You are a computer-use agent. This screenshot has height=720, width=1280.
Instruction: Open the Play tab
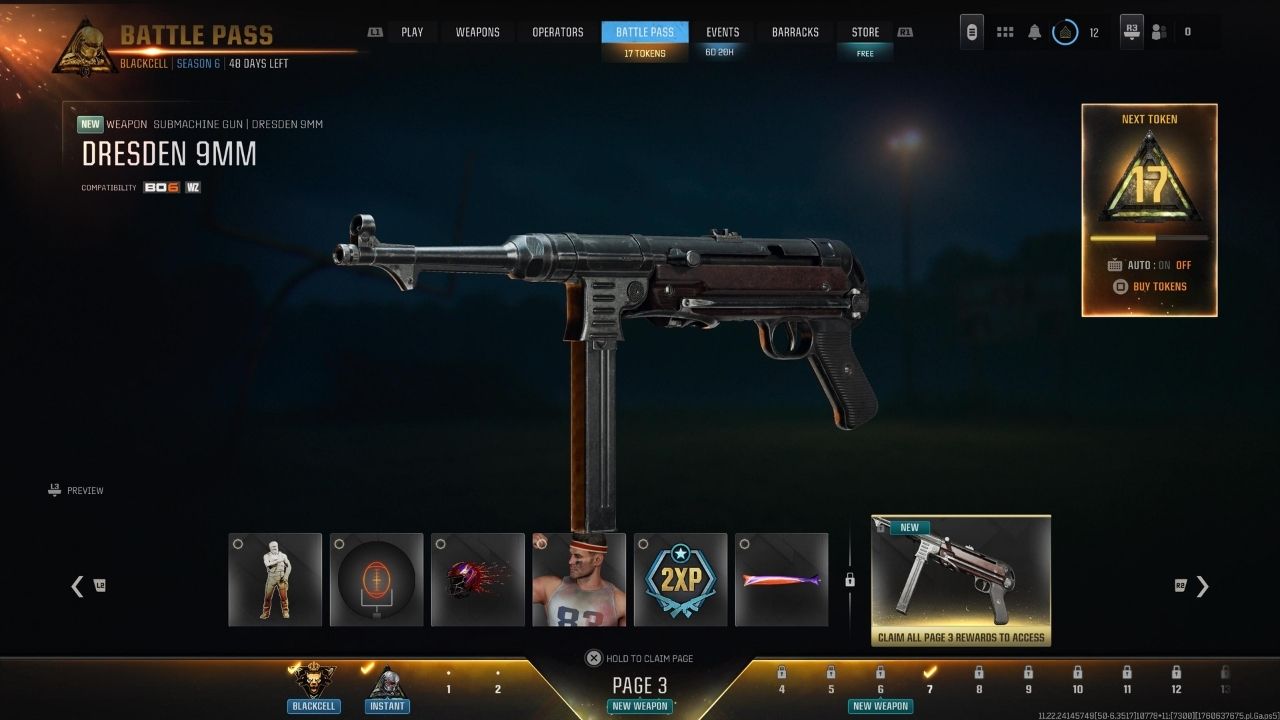[412, 32]
